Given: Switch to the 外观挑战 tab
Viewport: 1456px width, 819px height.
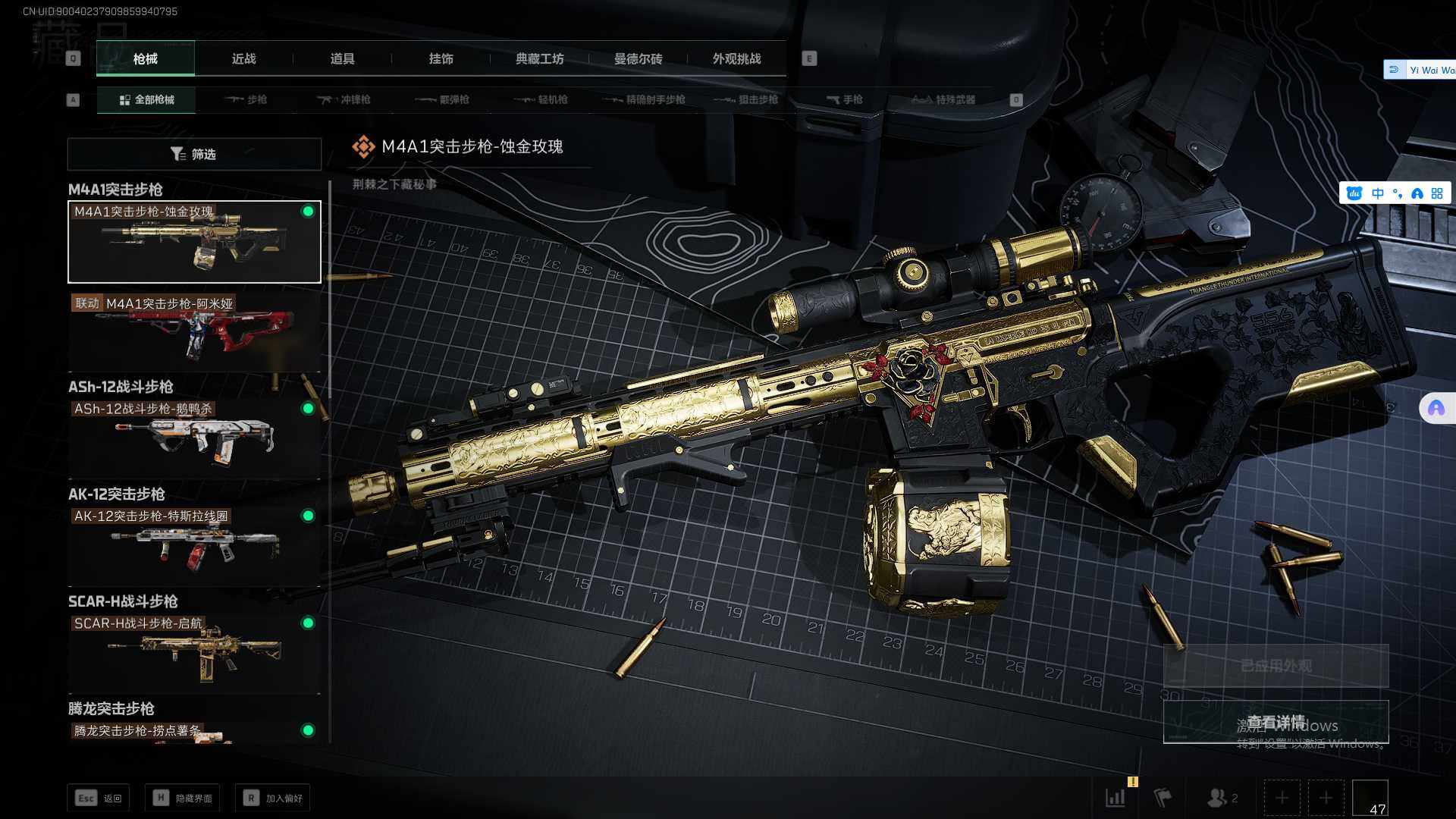Looking at the screenshot, I should 736,58.
